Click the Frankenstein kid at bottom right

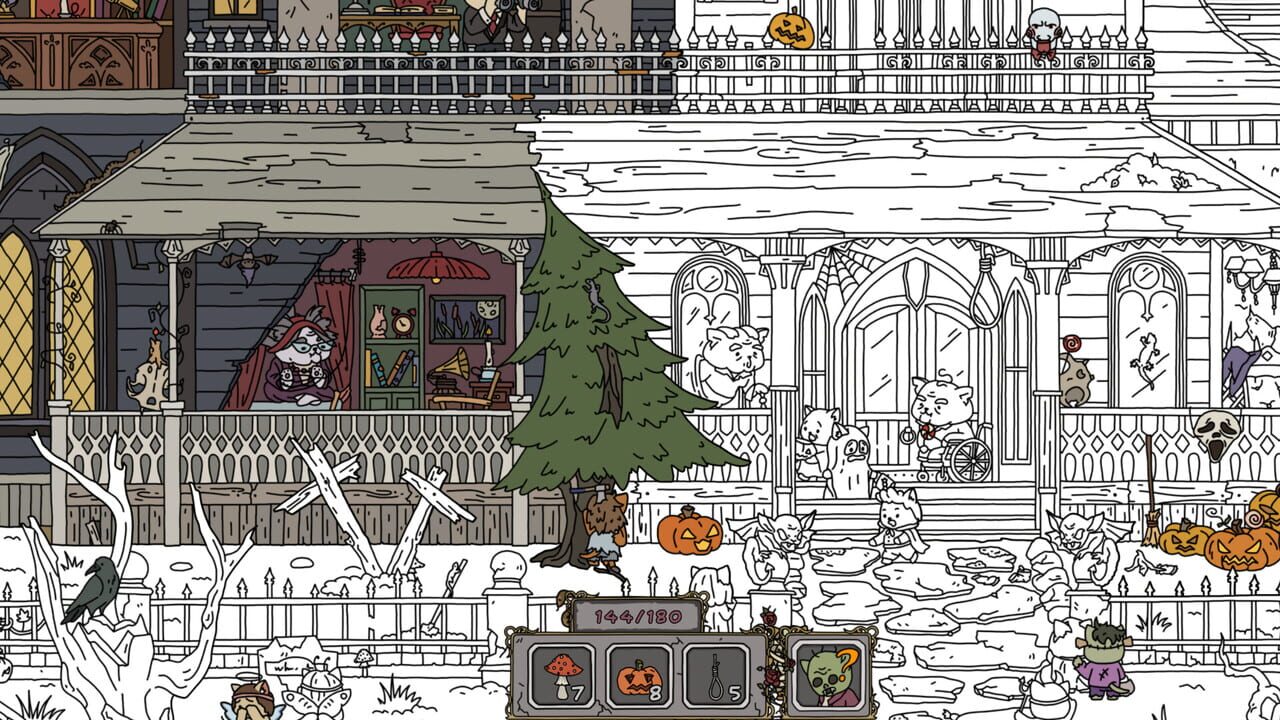1100,665
